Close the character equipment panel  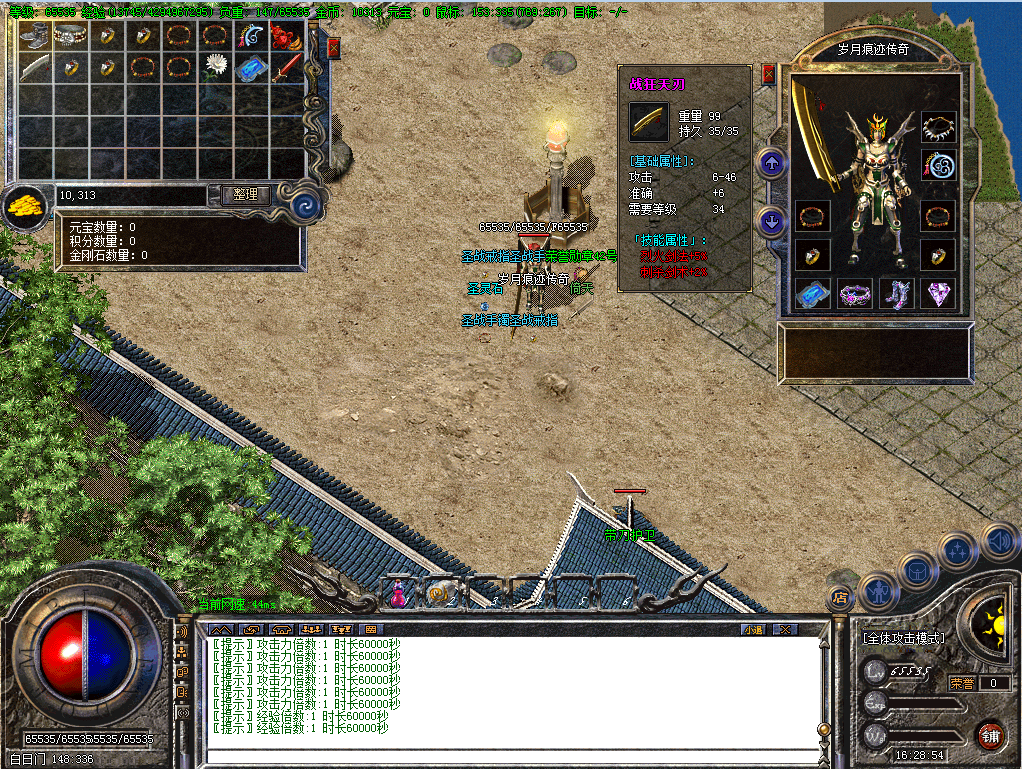click(768, 74)
